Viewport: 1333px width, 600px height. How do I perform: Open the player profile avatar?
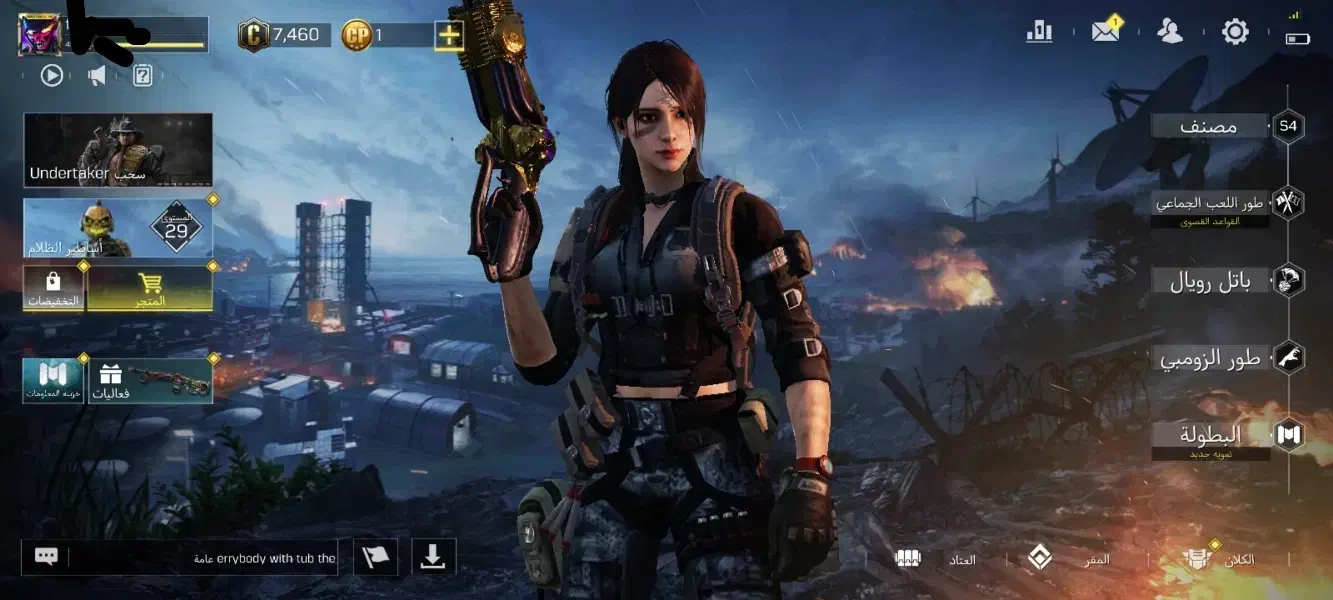point(40,35)
